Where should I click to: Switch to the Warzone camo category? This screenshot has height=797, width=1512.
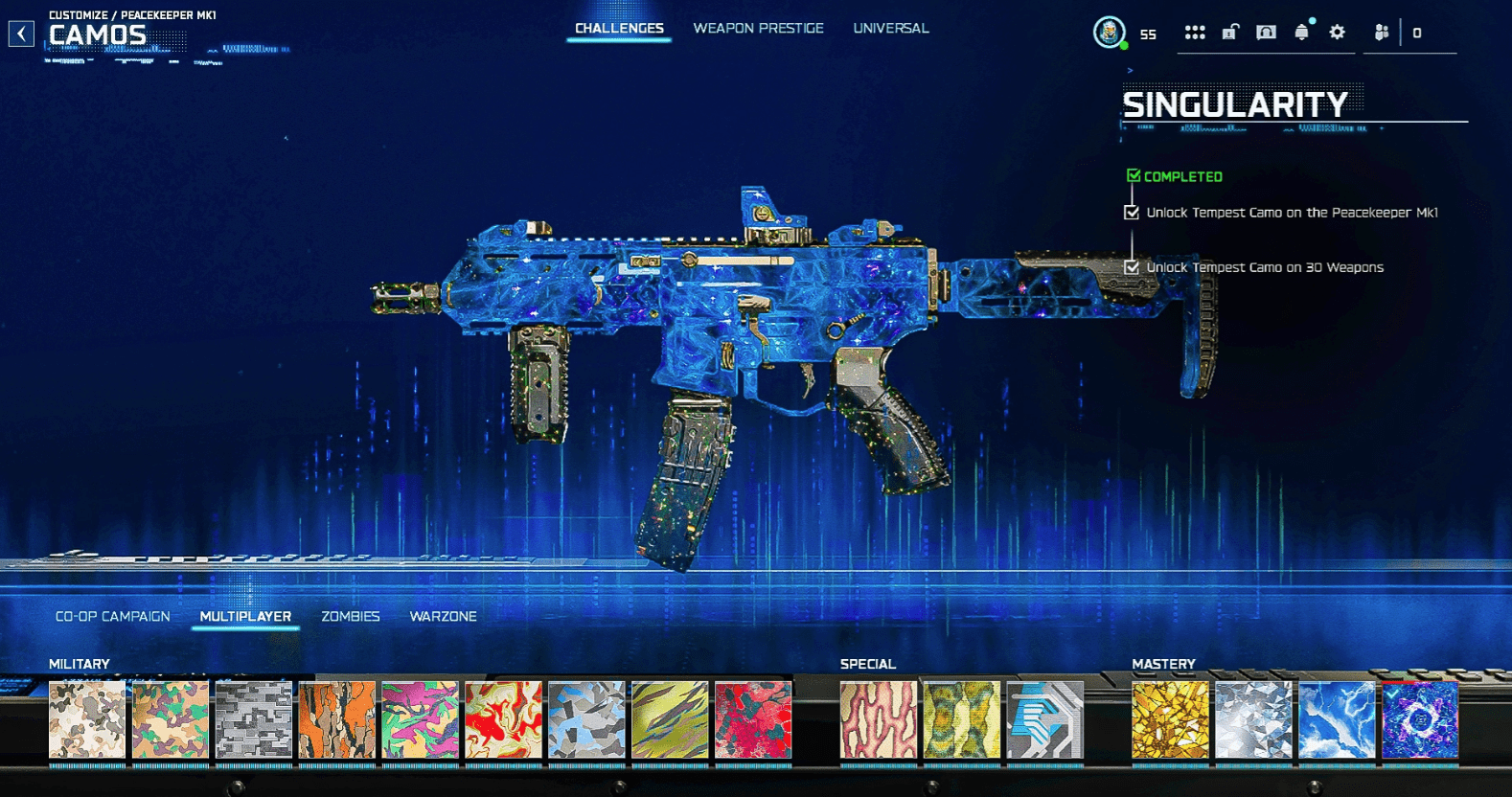pos(444,616)
